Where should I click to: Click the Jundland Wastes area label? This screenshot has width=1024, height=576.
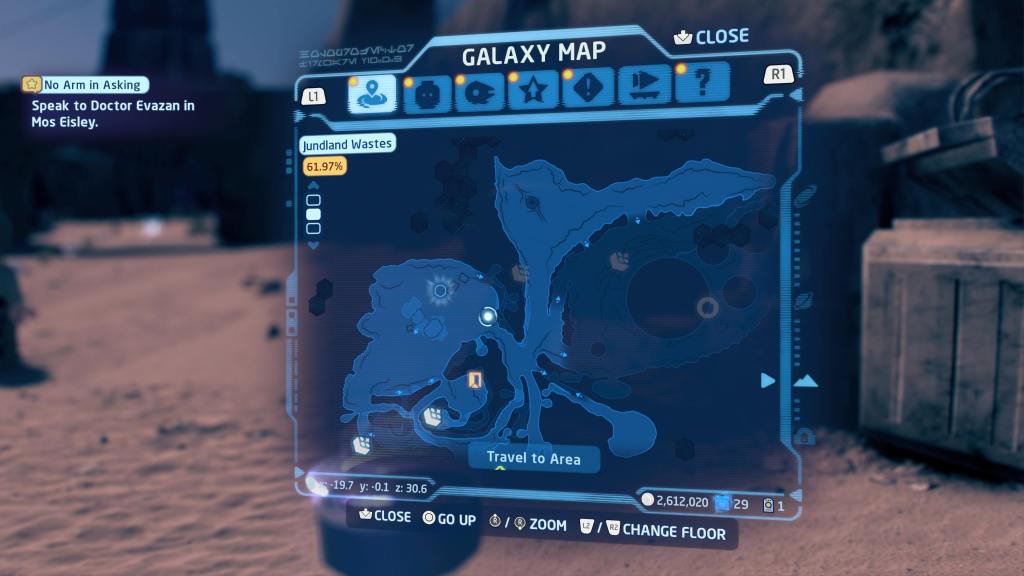[x=348, y=144]
